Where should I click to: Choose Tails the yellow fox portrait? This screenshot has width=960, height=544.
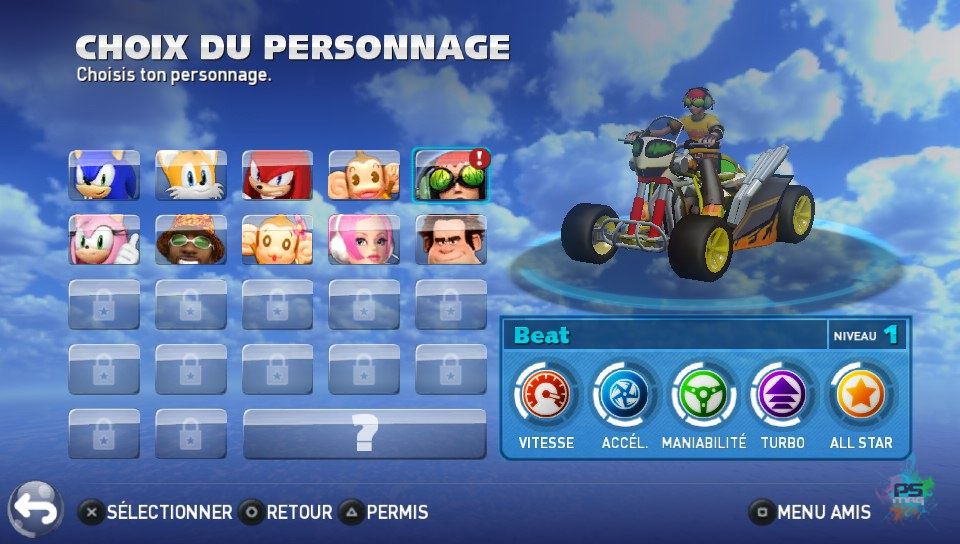pyautogui.click(x=191, y=175)
